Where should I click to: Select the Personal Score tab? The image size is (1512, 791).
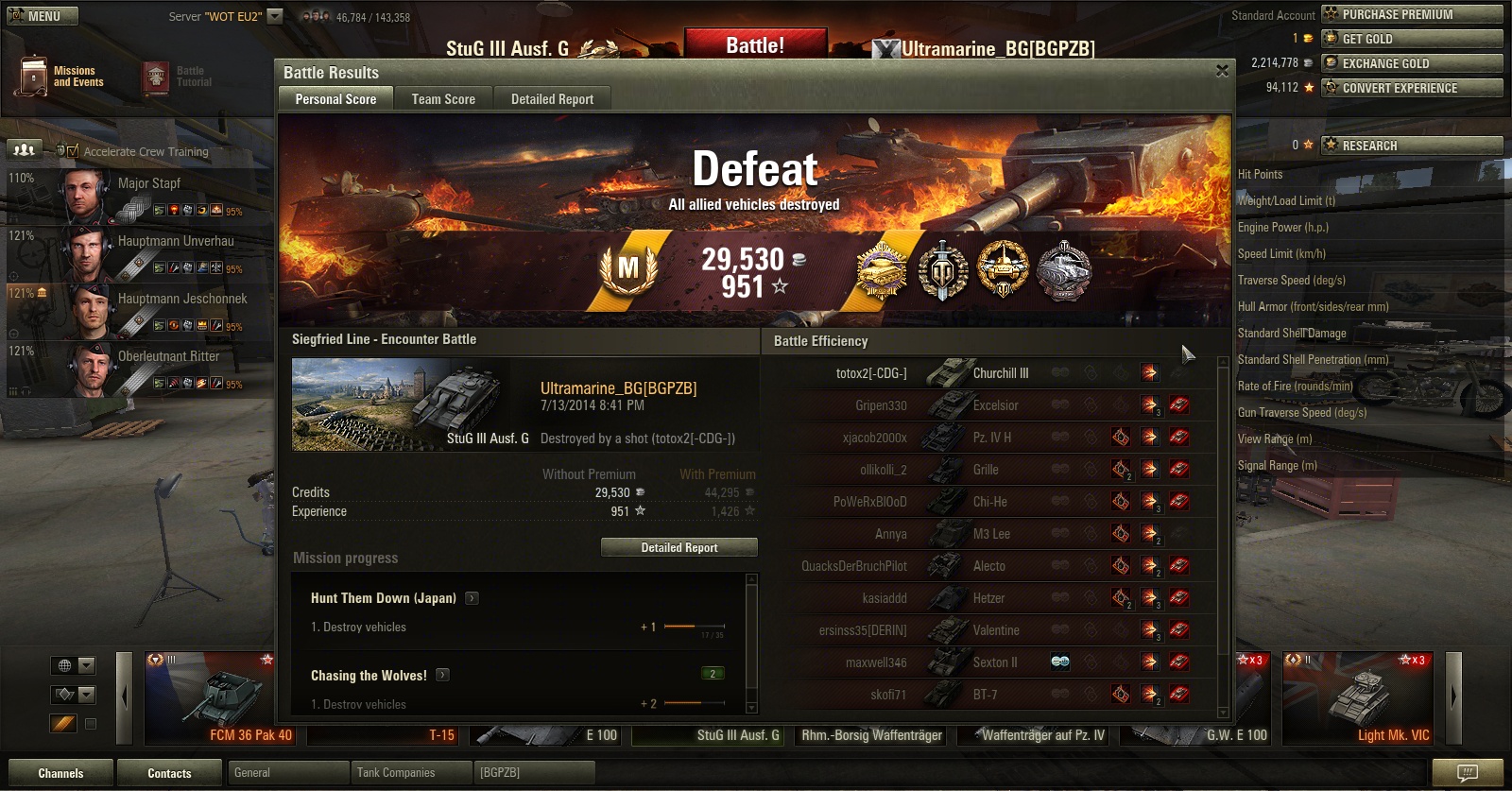335,99
